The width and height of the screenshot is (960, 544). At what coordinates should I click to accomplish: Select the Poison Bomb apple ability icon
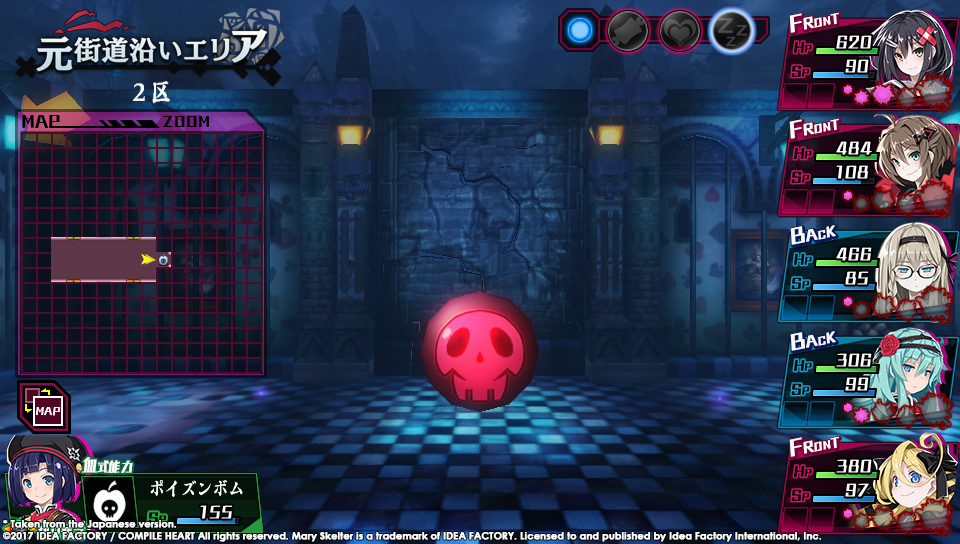pyautogui.click(x=113, y=497)
